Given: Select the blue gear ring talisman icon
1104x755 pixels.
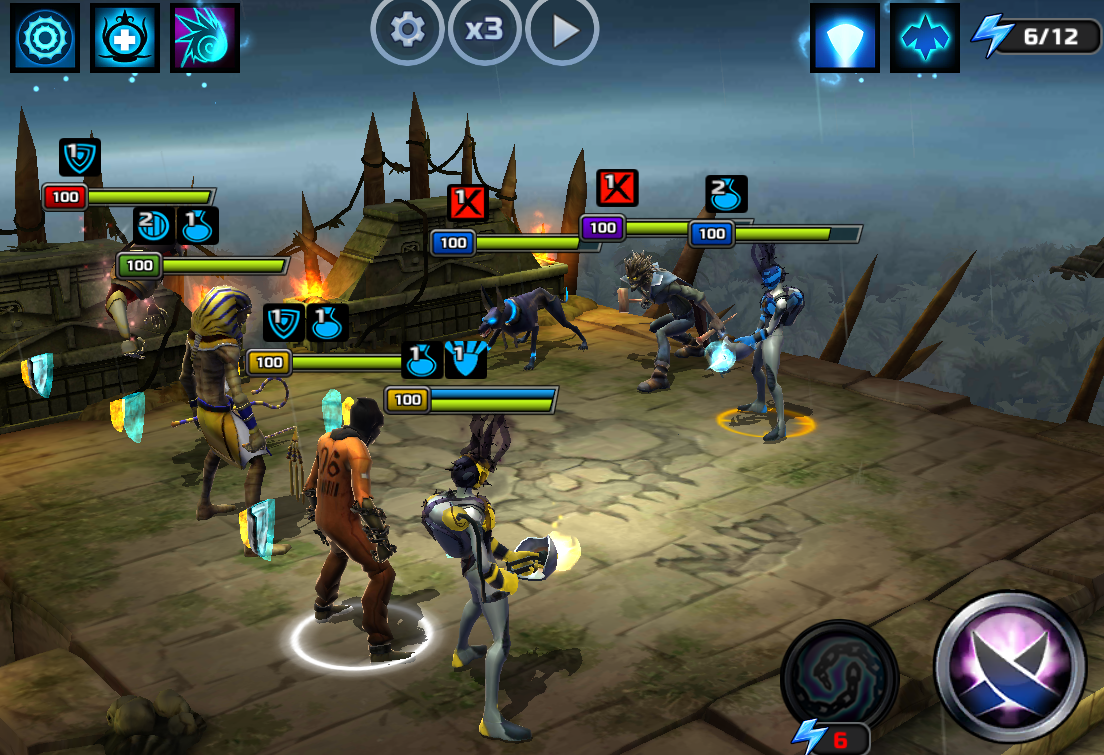Looking at the screenshot, I should click(45, 37).
